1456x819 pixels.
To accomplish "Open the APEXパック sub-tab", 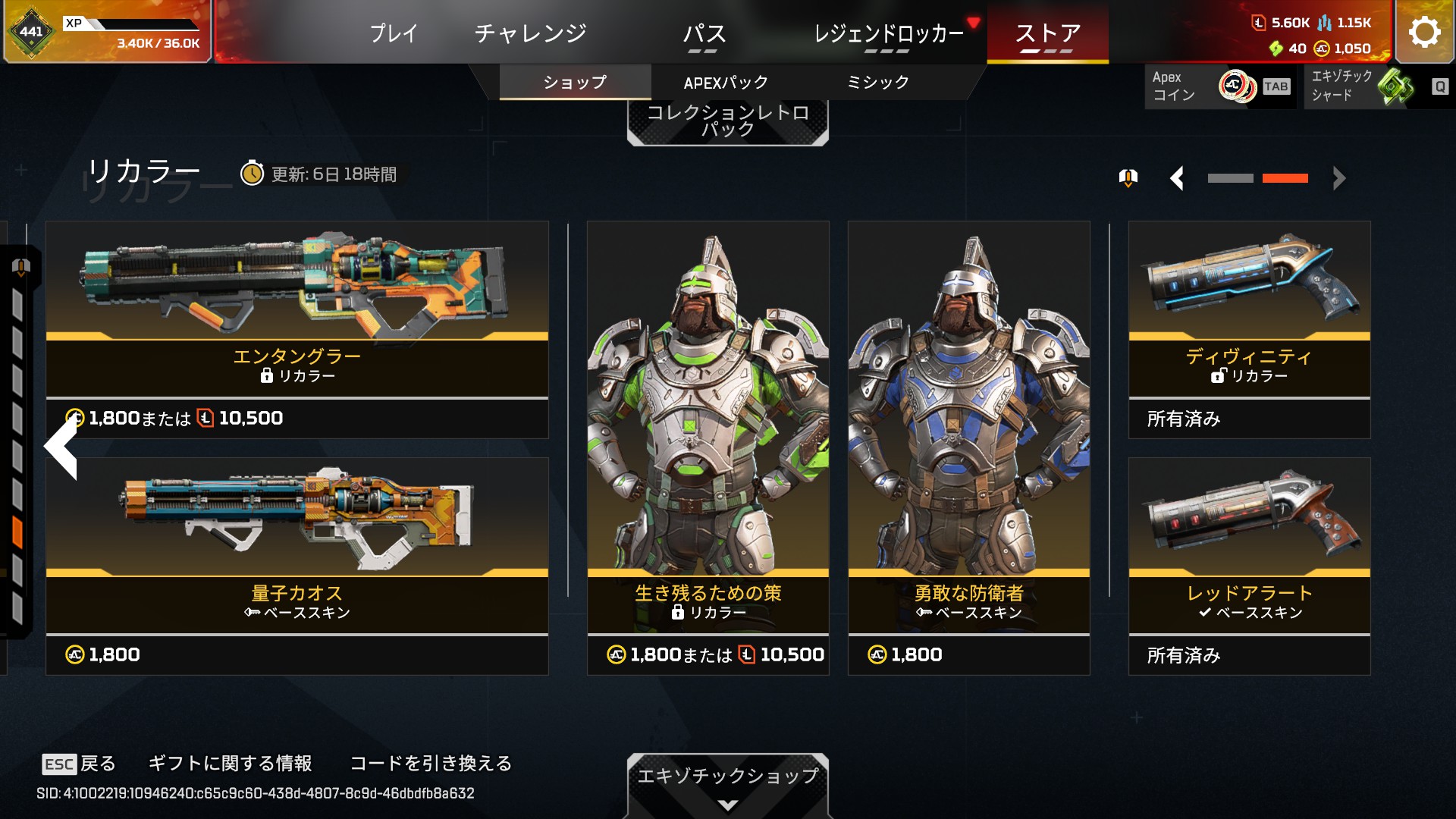I will coord(726,83).
